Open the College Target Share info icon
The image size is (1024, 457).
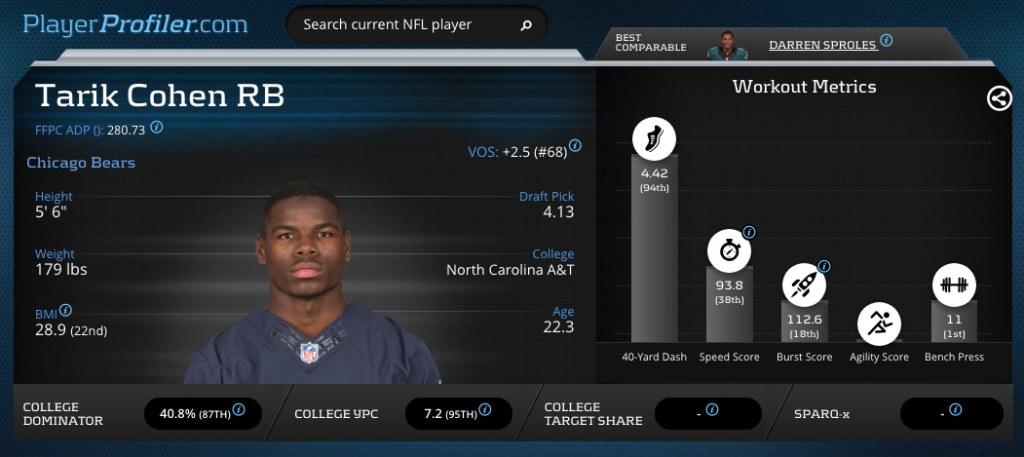click(x=712, y=409)
